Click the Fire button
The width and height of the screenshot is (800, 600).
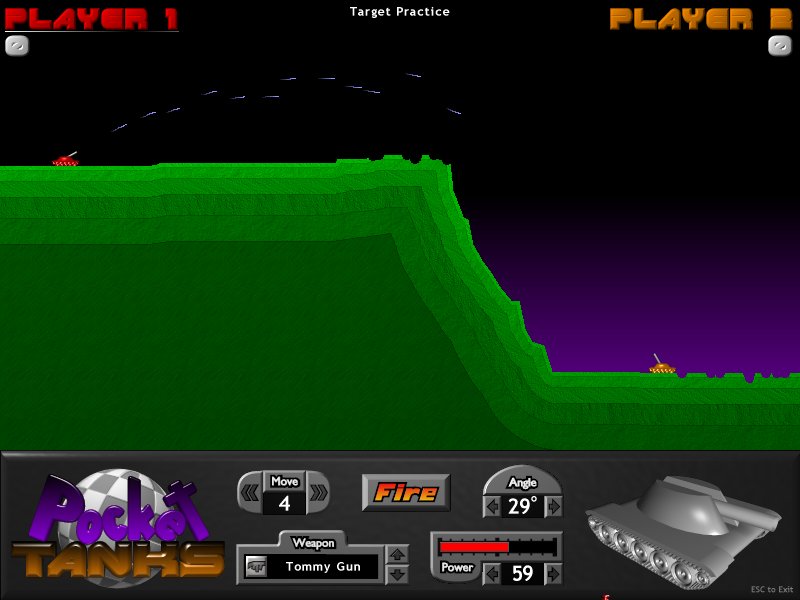(405, 492)
